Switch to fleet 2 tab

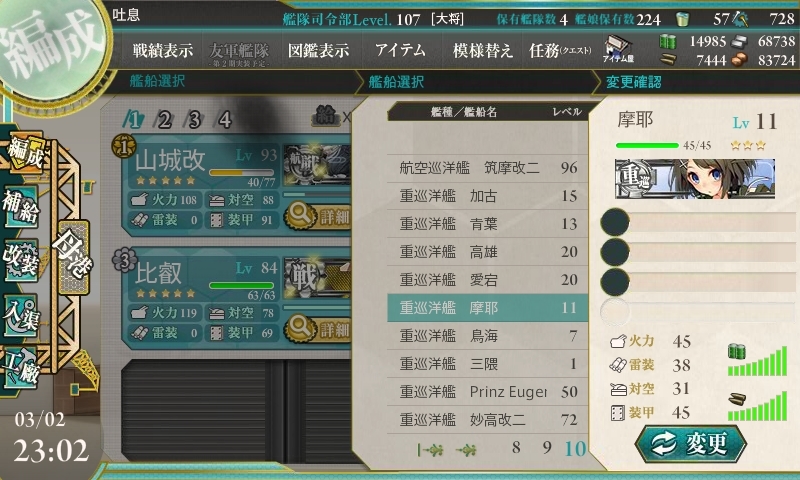pos(165,120)
